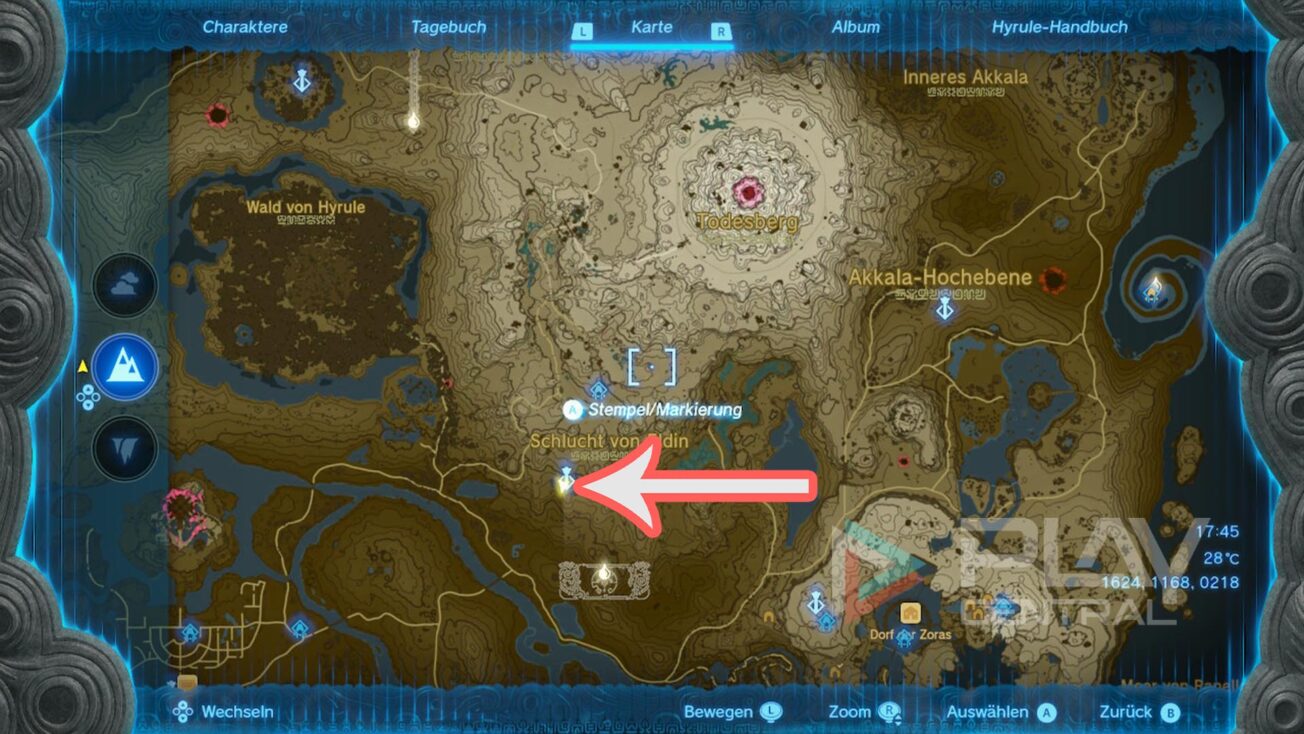Toggle the Sky layer view in the sidebar
The width and height of the screenshot is (1304, 734).
pyautogui.click(x=124, y=284)
